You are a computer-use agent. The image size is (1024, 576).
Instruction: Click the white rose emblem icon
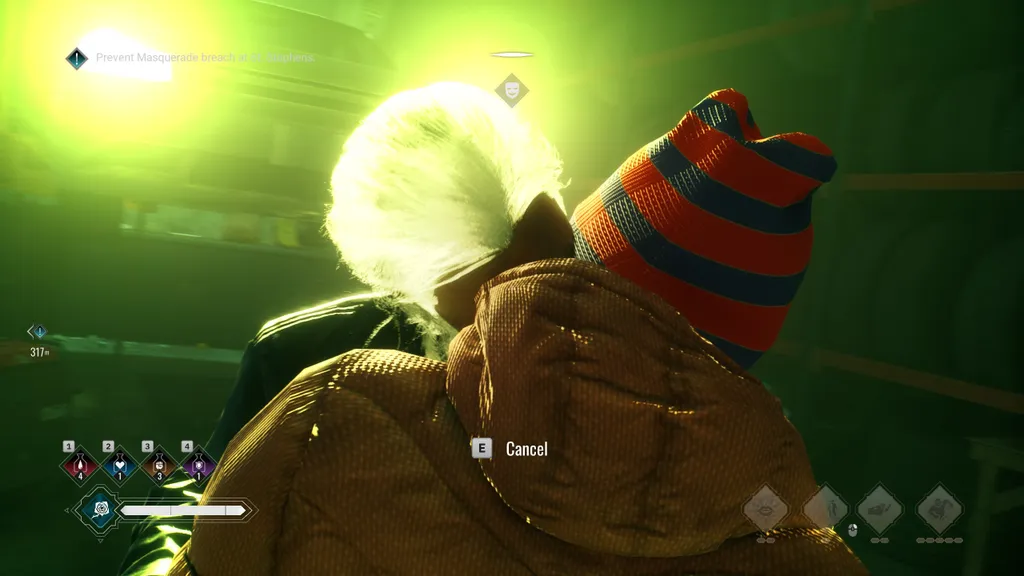pyautogui.click(x=98, y=510)
